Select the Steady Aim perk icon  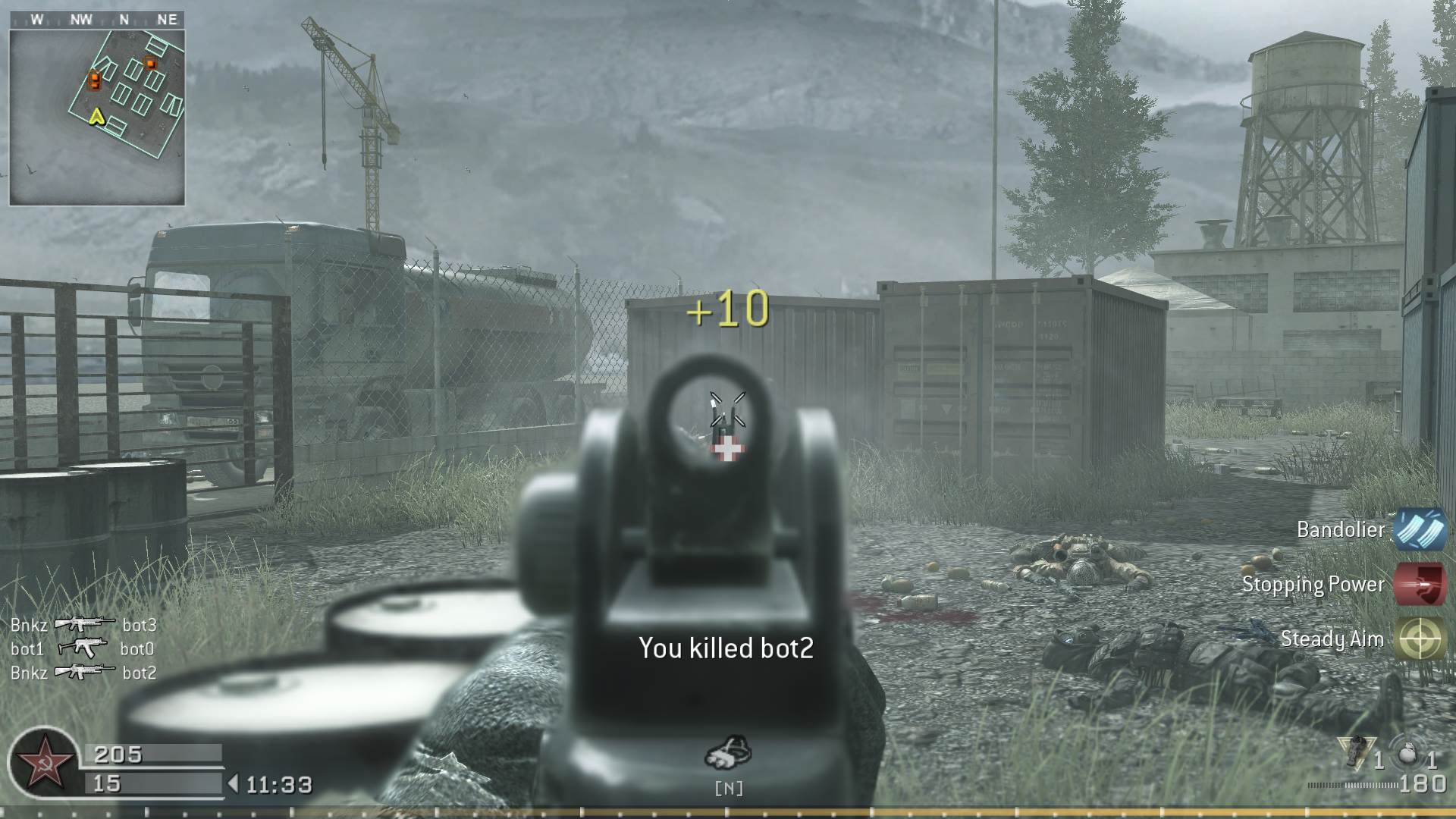coord(1419,639)
